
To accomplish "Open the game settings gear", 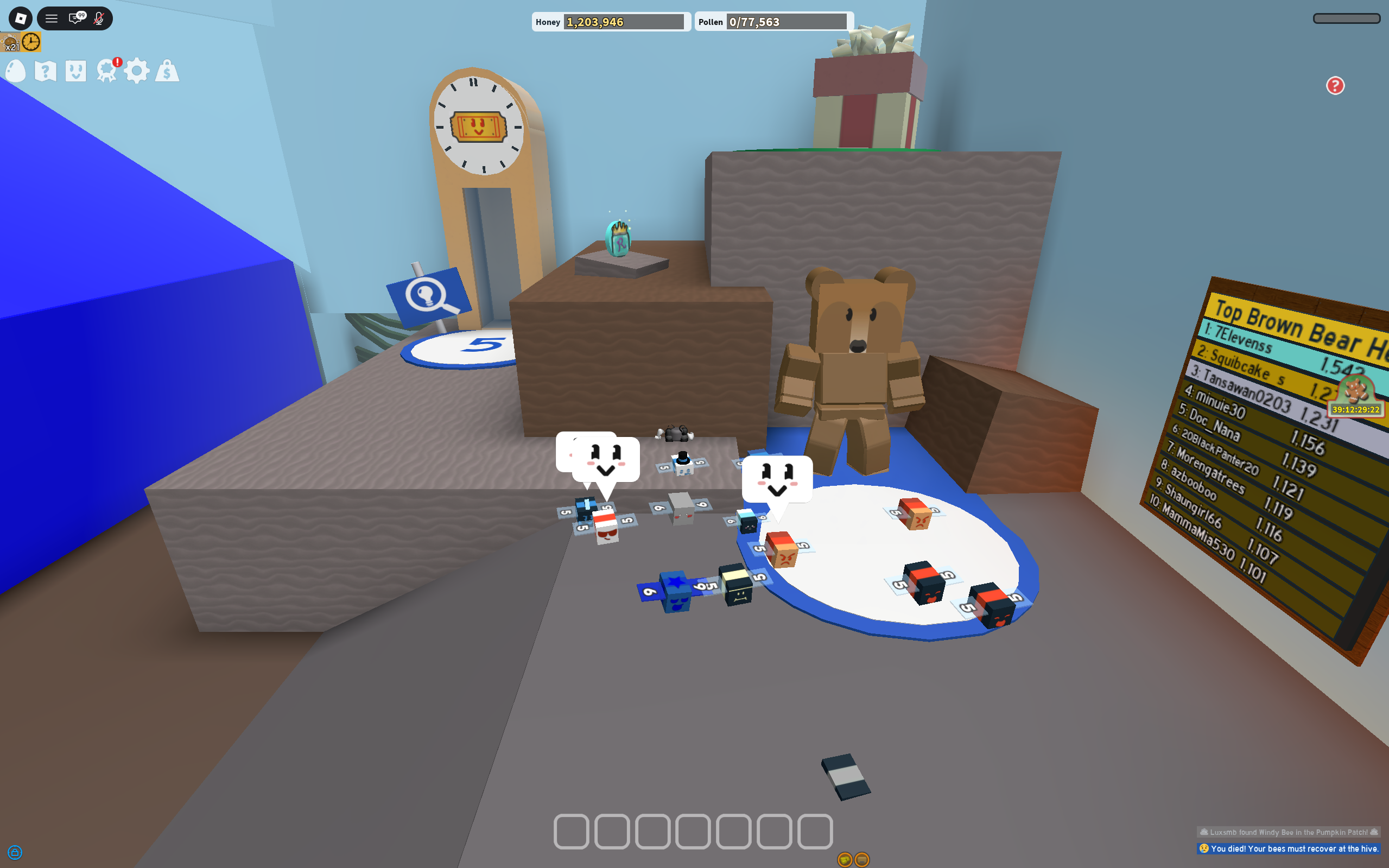I will click(137, 71).
